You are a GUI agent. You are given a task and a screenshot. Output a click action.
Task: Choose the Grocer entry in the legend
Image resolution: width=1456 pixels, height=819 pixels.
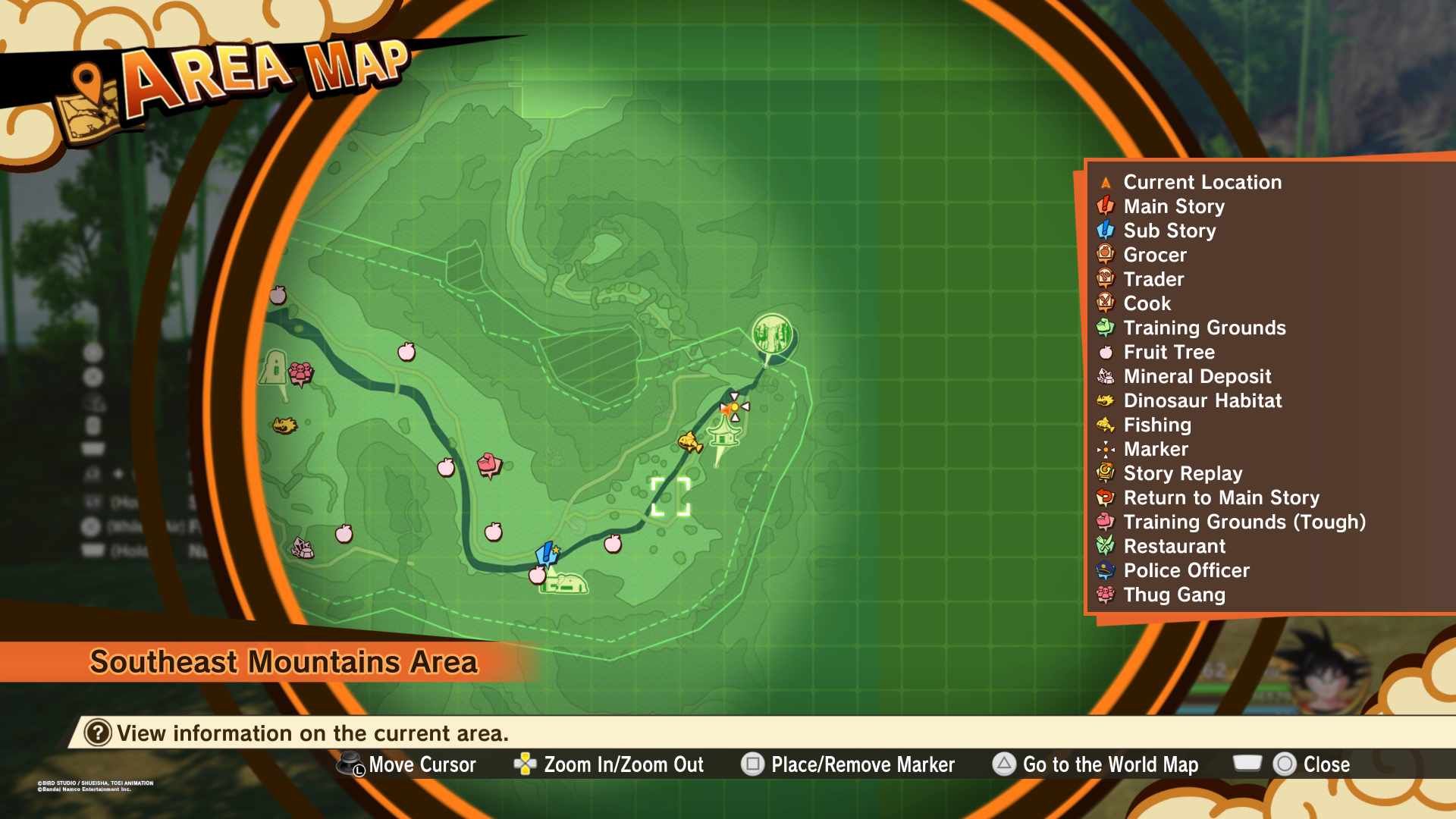[x=1154, y=255]
